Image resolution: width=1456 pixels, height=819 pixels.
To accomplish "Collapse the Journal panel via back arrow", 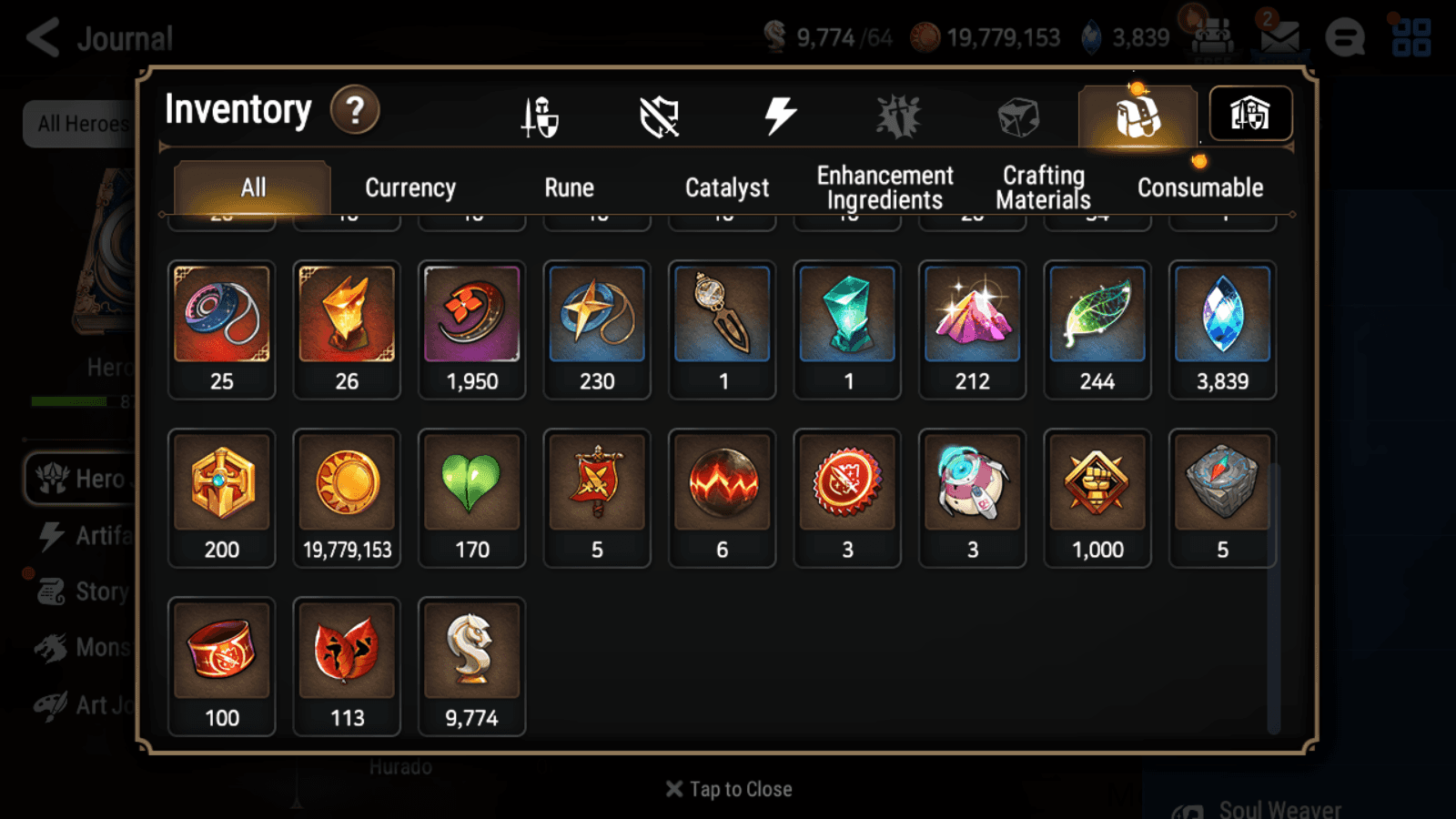I will click(43, 38).
